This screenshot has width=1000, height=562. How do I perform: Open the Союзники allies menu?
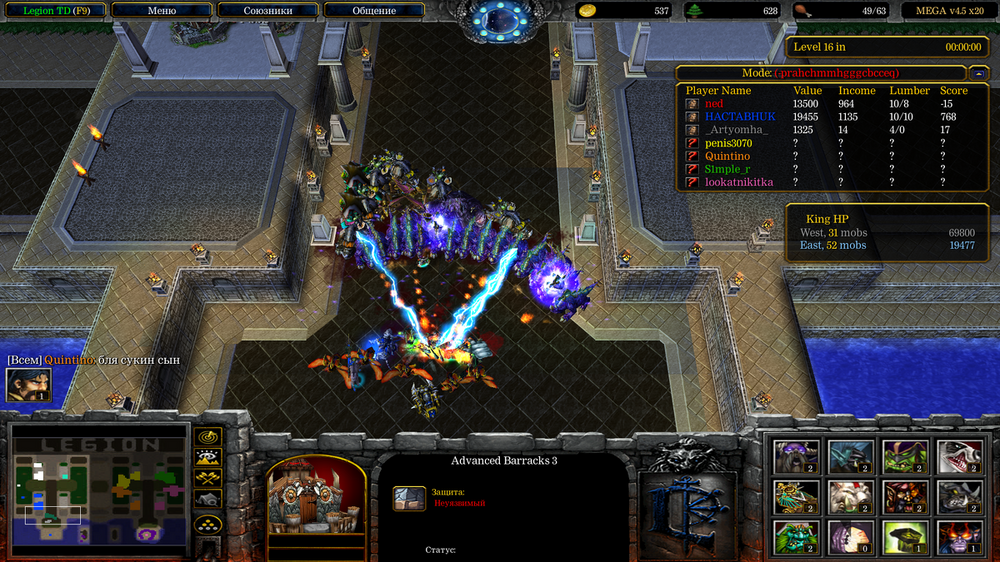[x=267, y=11]
